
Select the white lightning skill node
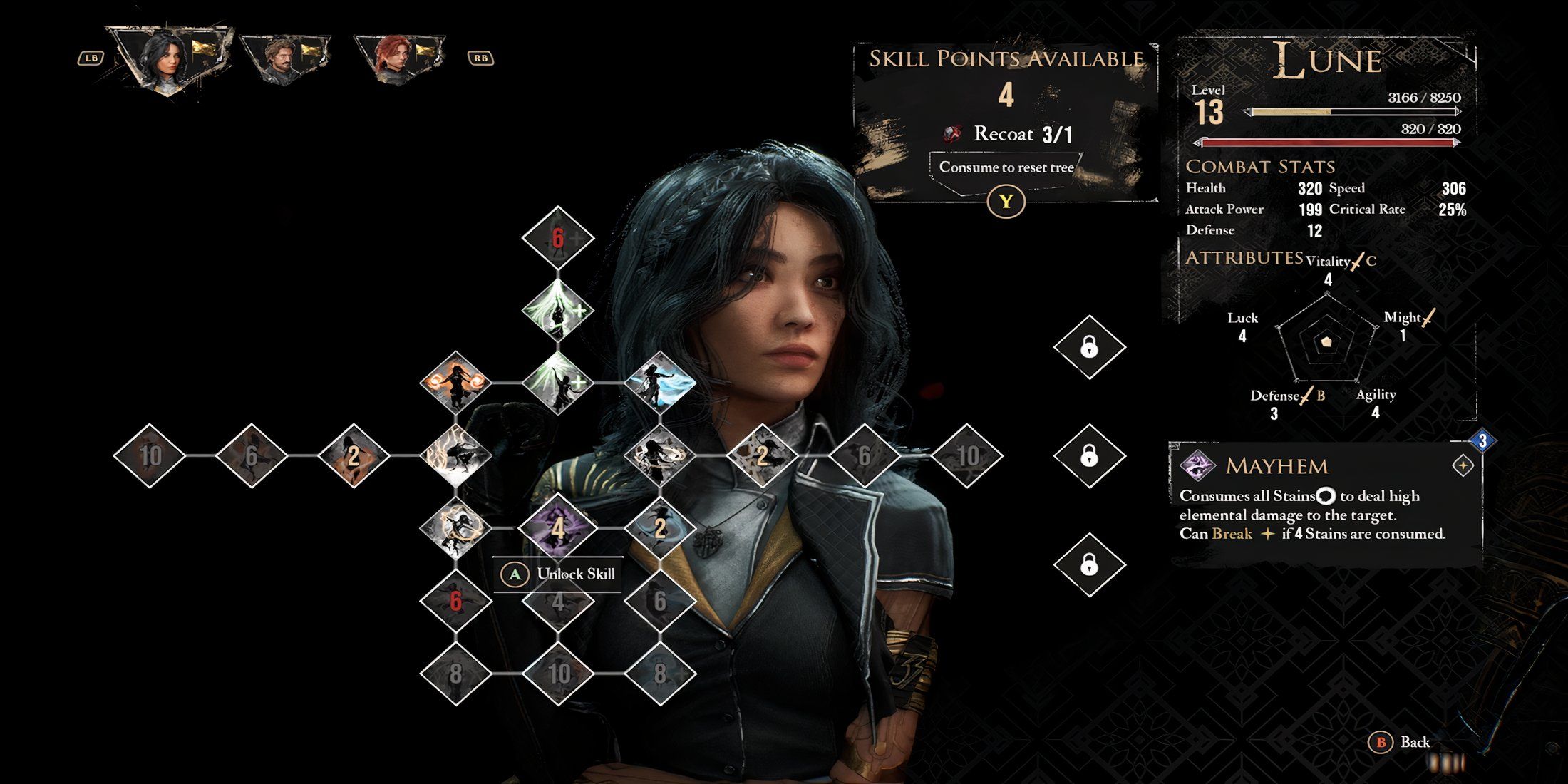[x=456, y=455]
